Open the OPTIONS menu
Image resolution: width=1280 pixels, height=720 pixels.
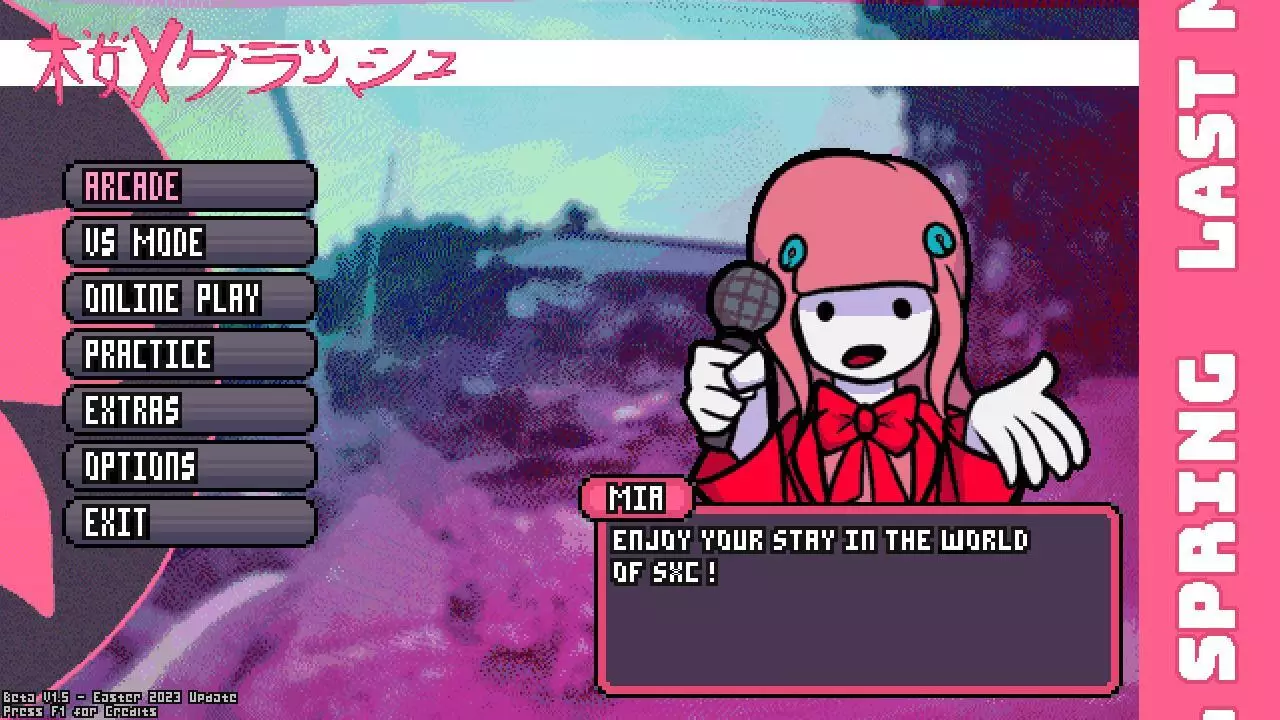point(188,466)
